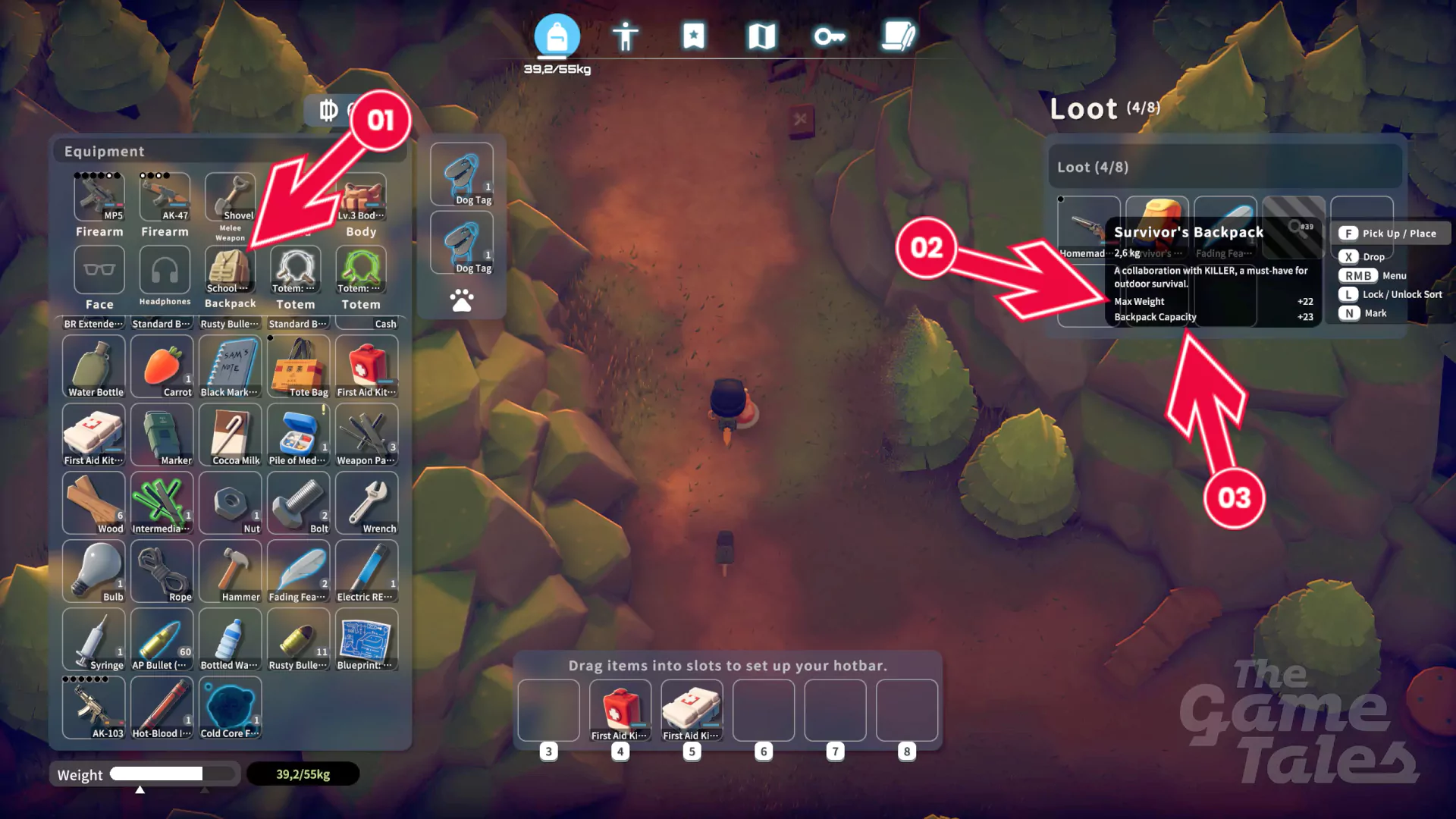Select the Wrench in inventory

pos(367,503)
